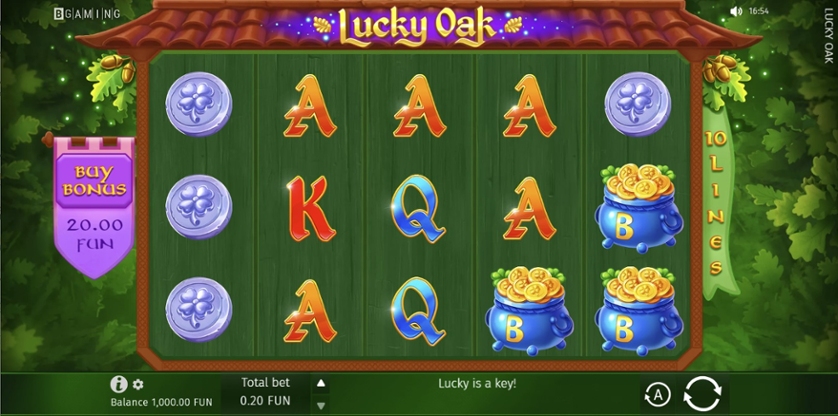838x416 pixels.
Task: Decrease the total bet with the down arrow
Action: click(x=321, y=405)
